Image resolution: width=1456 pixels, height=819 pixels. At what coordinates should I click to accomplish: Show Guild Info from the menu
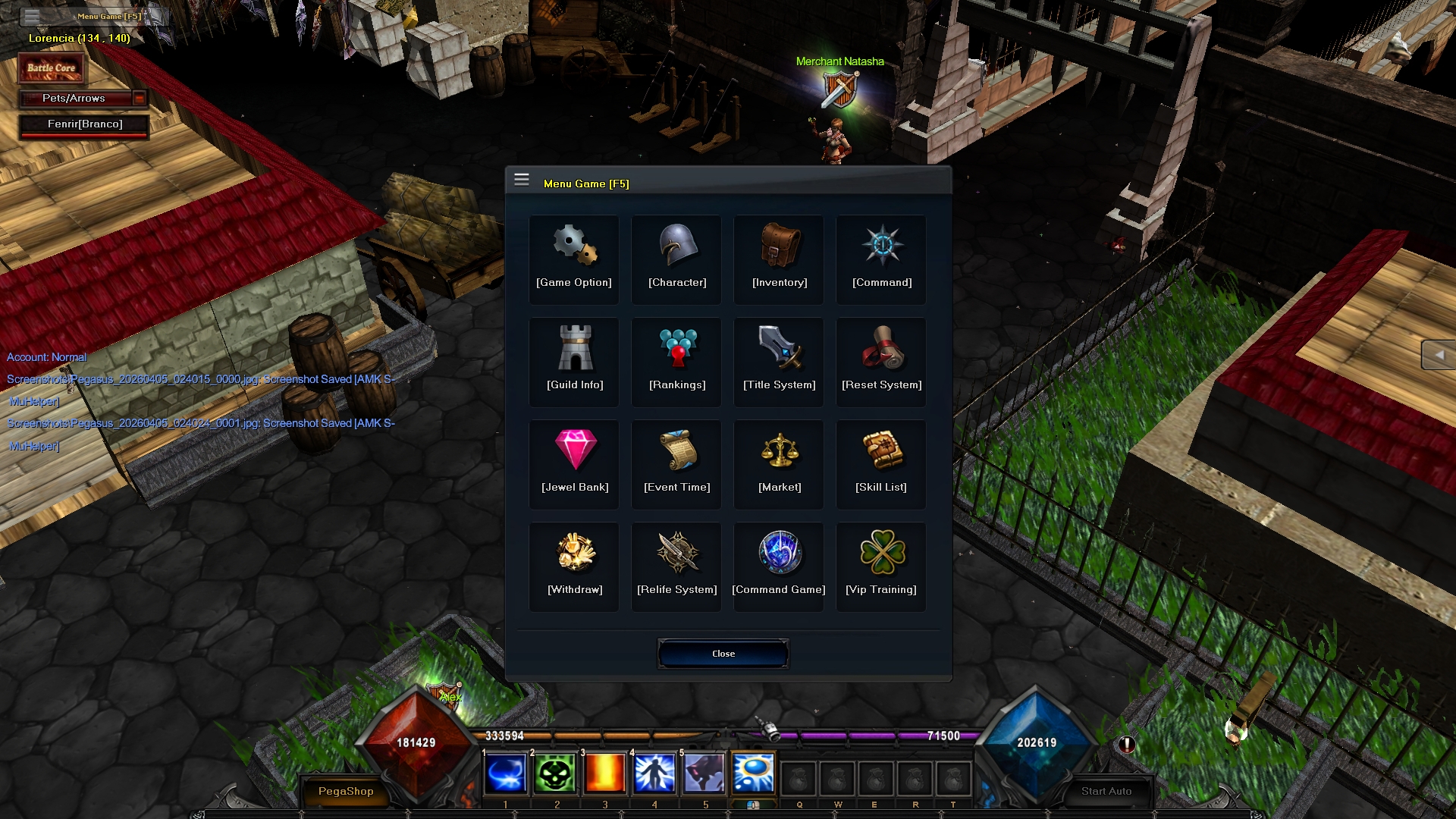pos(574,362)
